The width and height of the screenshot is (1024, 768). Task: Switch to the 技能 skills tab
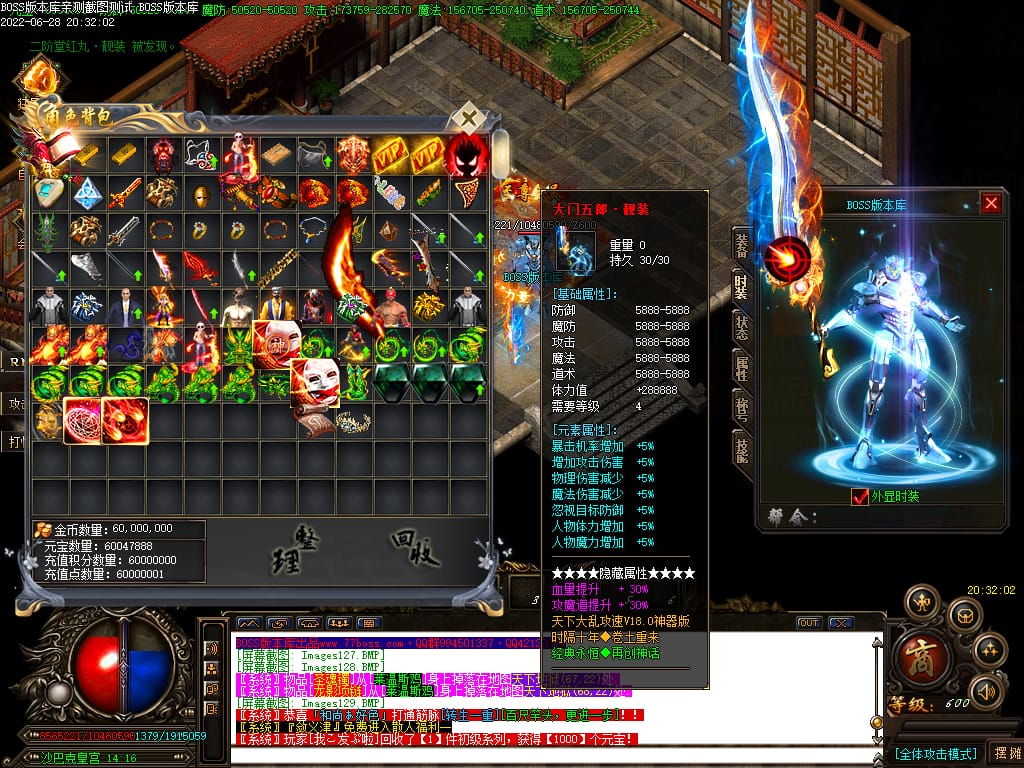(x=741, y=453)
